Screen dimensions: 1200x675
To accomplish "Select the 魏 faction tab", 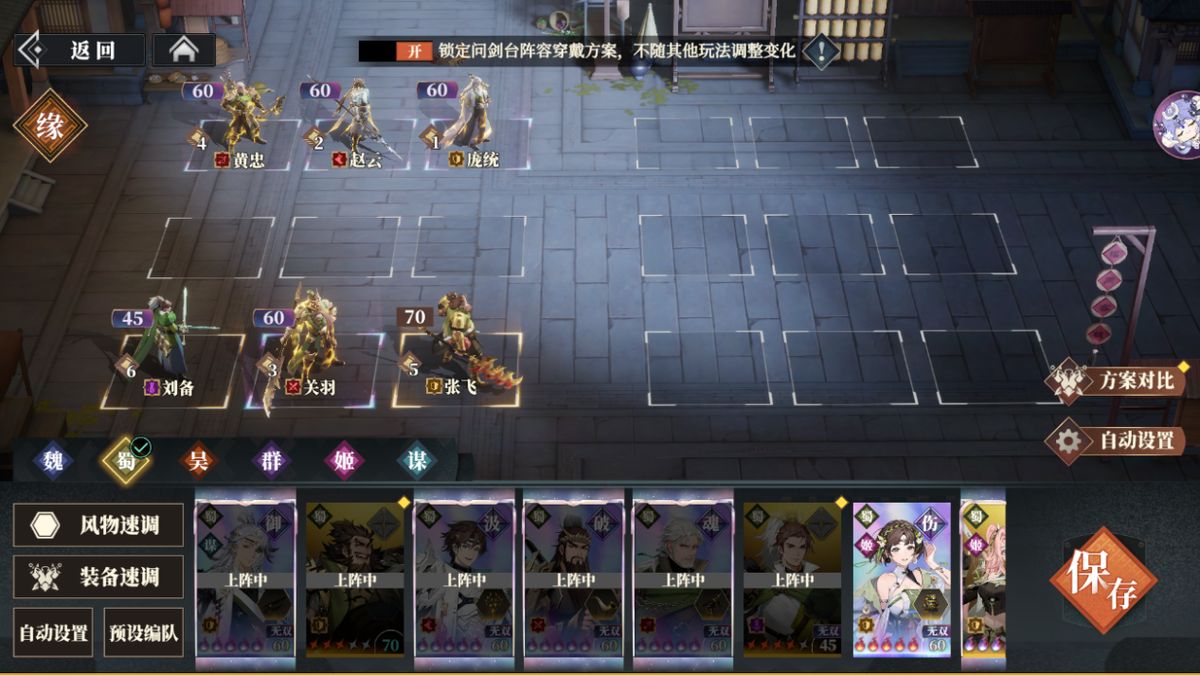I will coord(53,461).
